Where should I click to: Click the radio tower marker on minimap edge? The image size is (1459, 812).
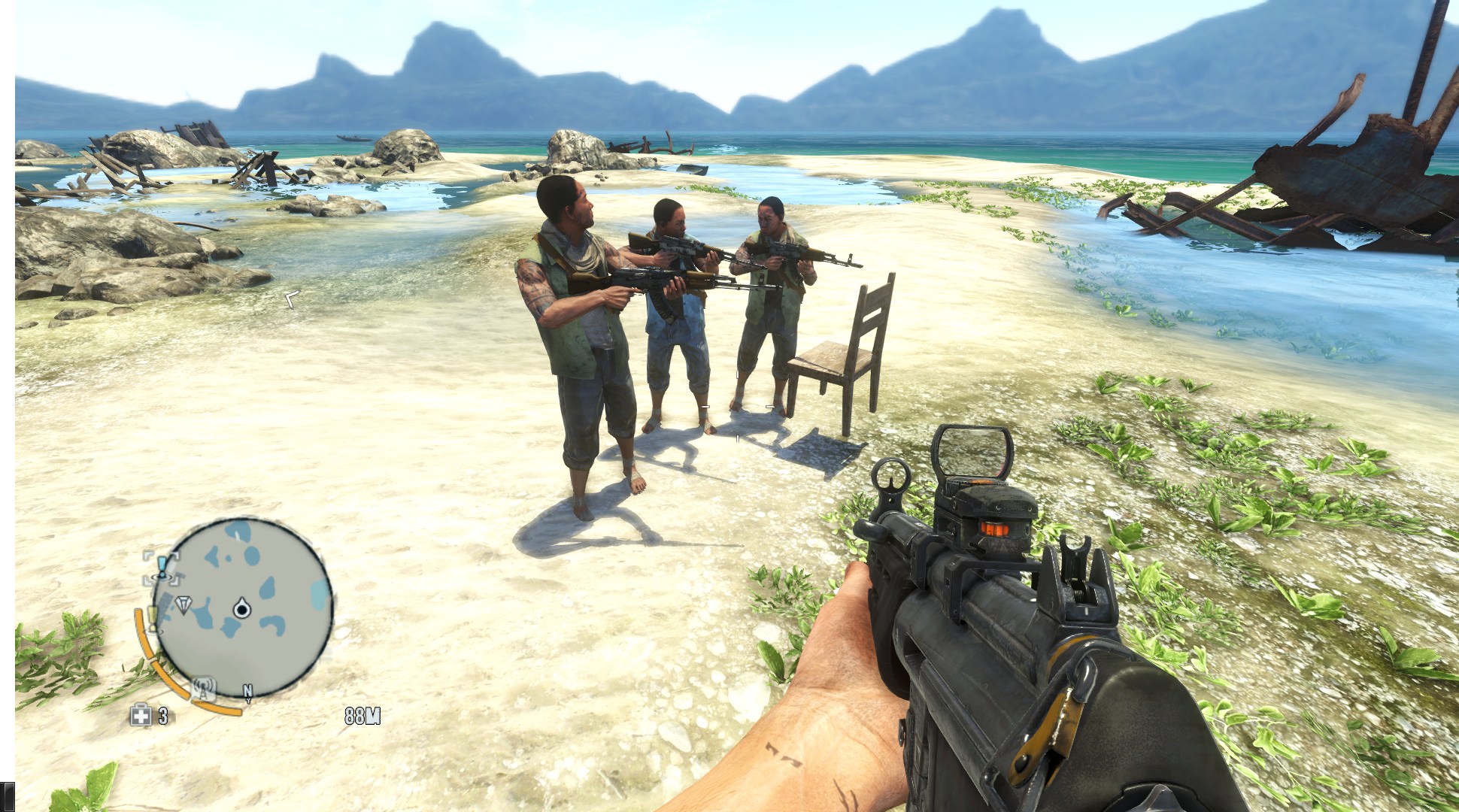[202, 687]
